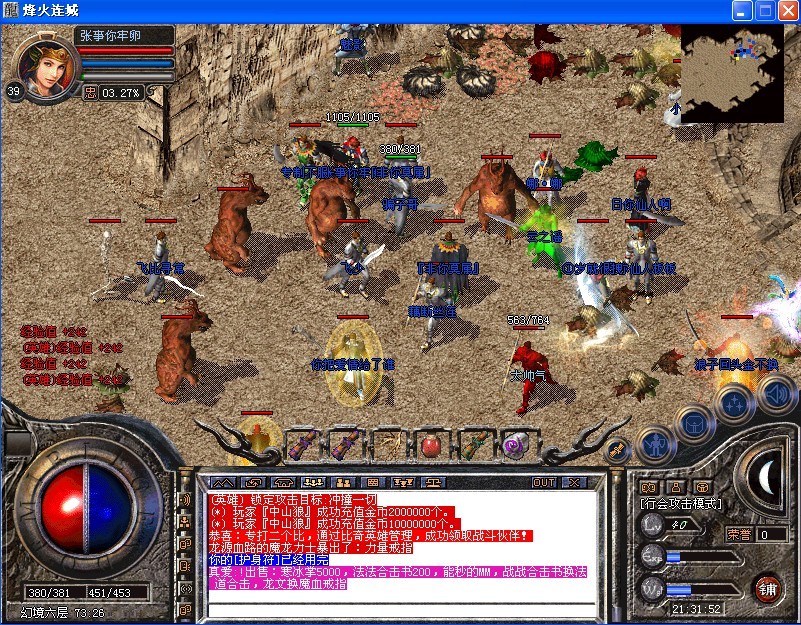
Task: Open the bag with the chest button
Action: click(x=694, y=423)
